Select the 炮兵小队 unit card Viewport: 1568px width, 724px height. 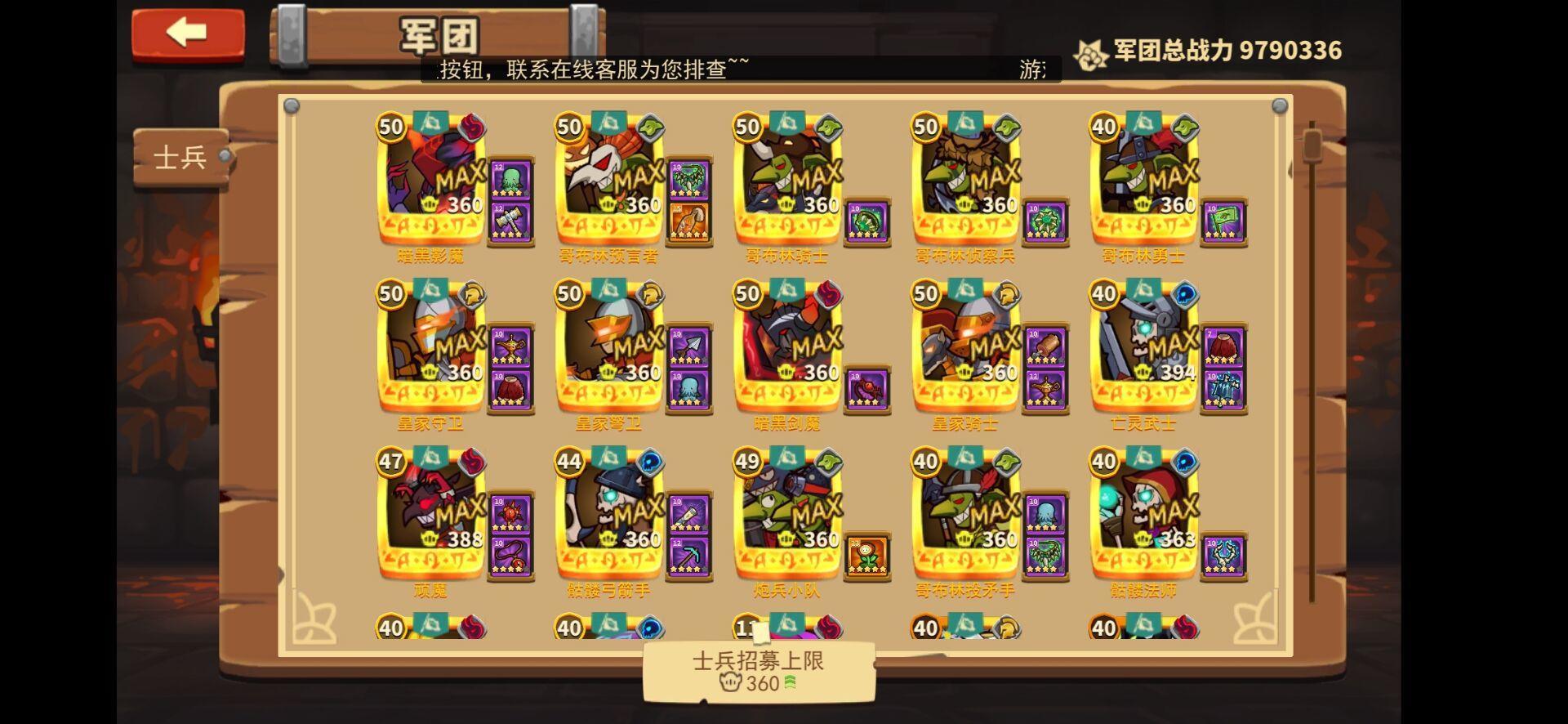tap(788, 515)
